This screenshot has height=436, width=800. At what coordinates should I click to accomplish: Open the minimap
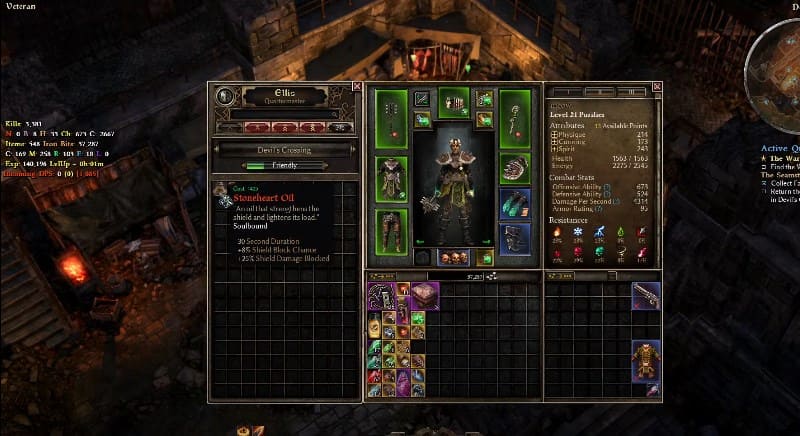[x=779, y=60]
